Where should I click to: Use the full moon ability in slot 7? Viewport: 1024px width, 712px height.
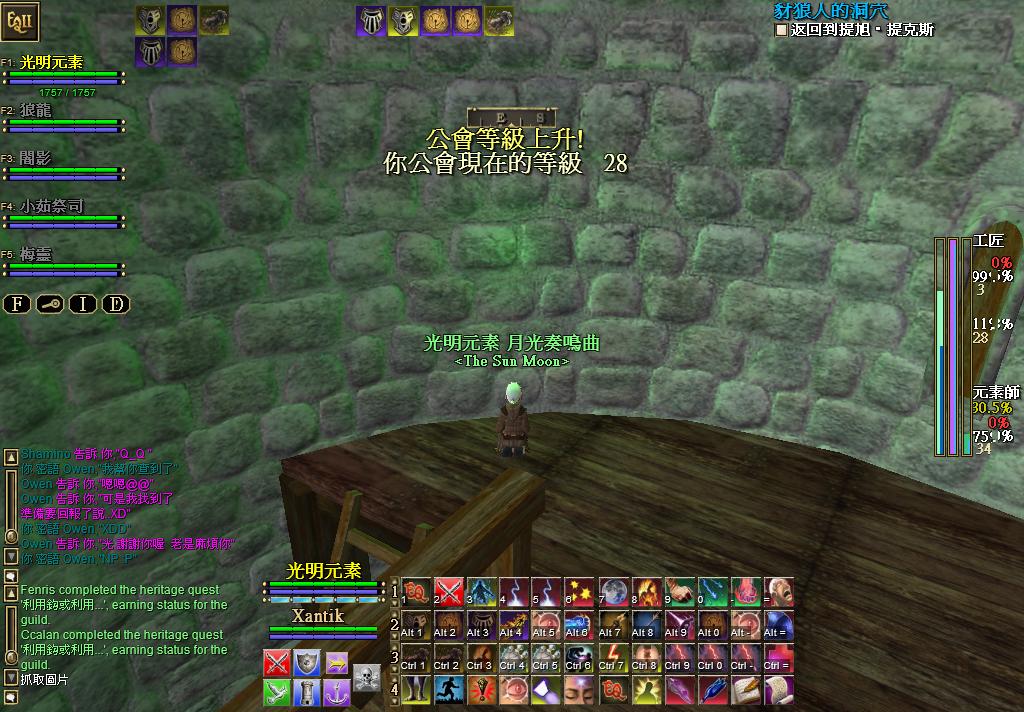(x=614, y=592)
